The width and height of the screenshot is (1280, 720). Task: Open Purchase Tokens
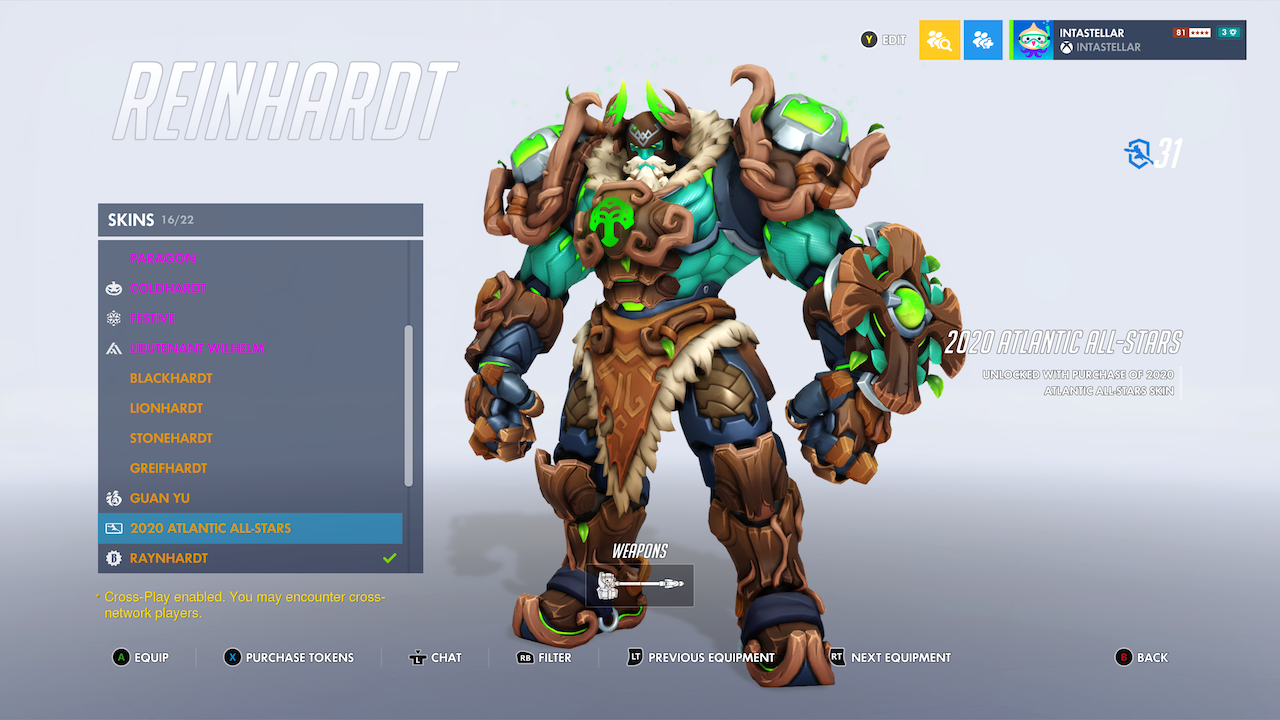[x=288, y=657]
